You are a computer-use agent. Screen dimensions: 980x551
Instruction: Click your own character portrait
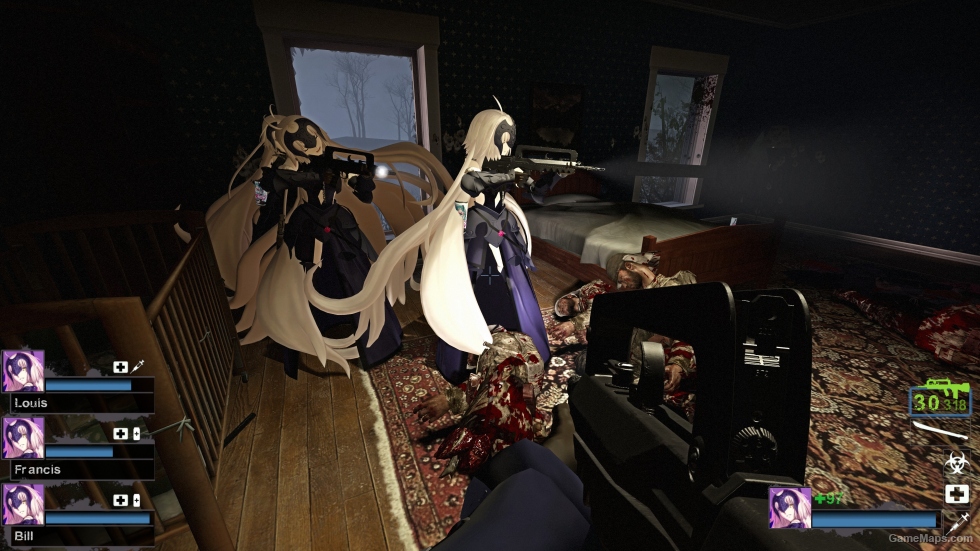pyautogui.click(x=789, y=508)
